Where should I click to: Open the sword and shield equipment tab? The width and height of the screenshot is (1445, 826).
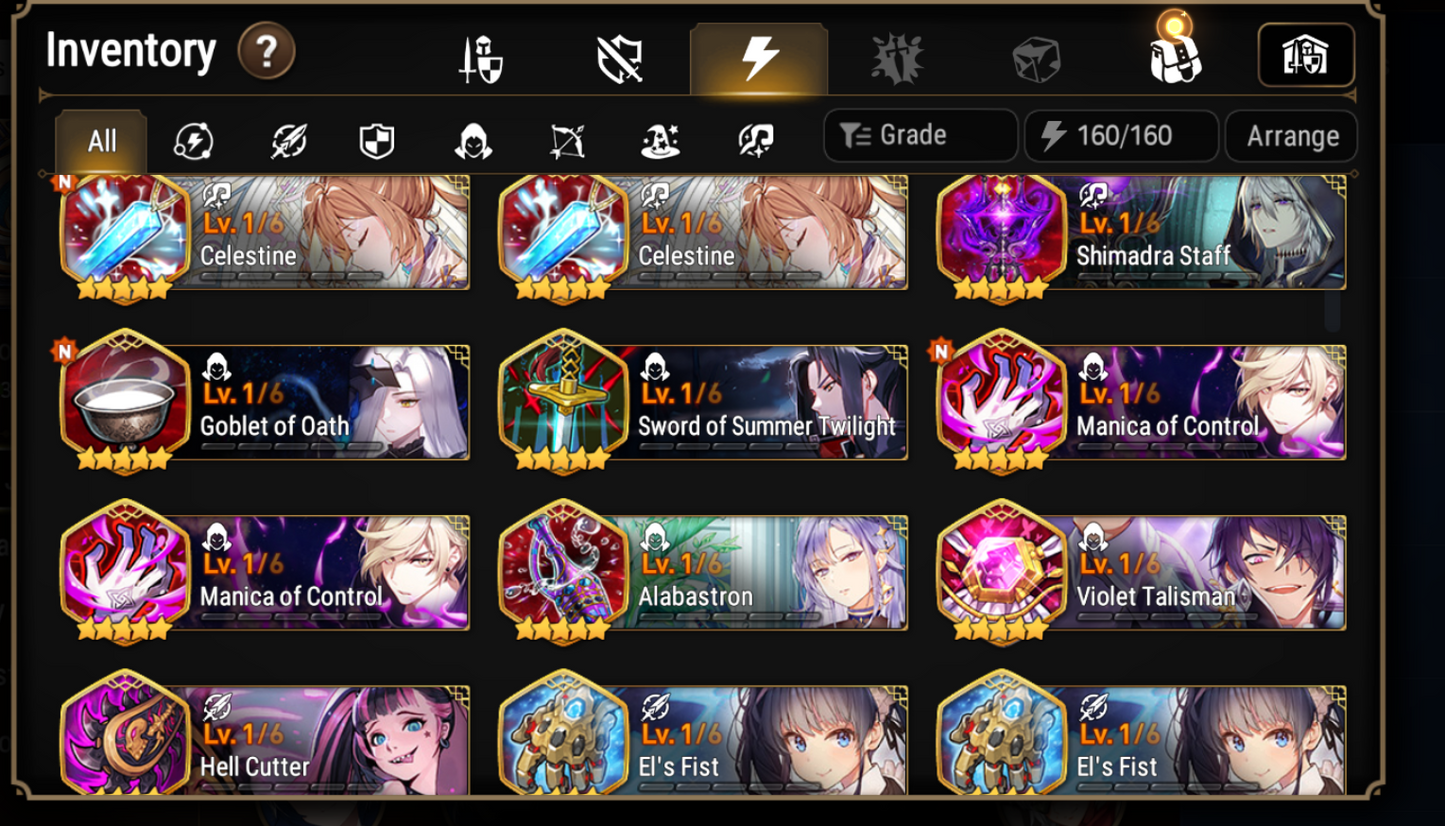coord(481,57)
